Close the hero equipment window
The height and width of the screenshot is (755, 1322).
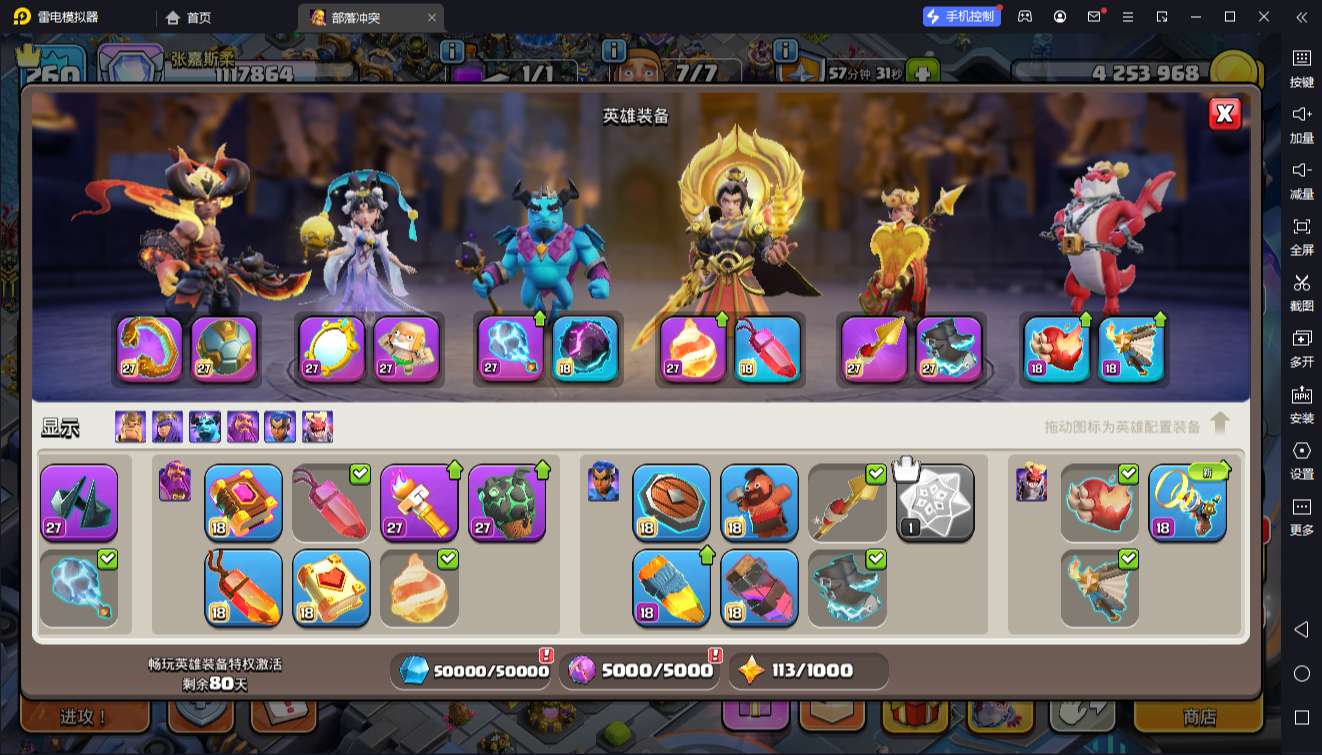1224,114
